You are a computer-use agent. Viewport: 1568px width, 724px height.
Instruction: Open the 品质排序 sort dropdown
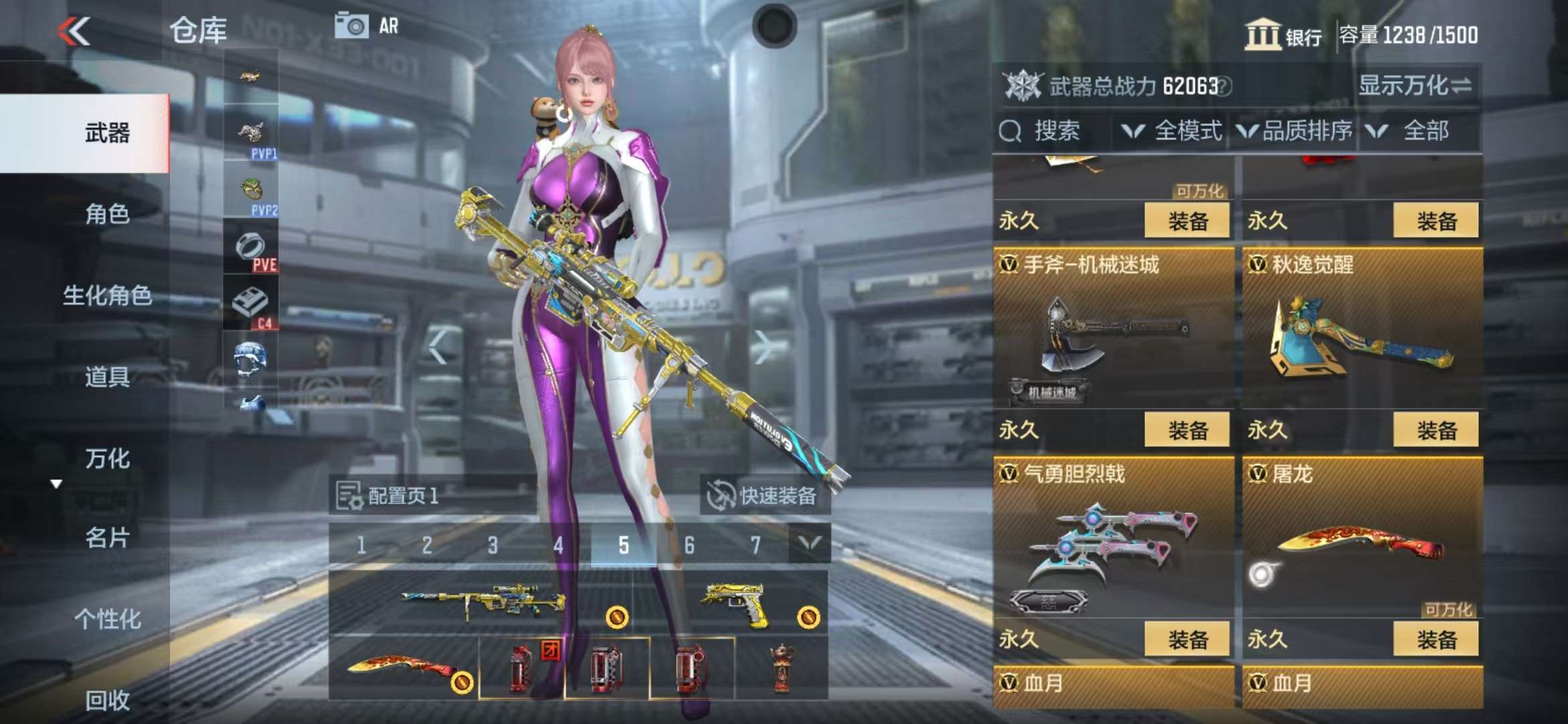tap(1296, 131)
